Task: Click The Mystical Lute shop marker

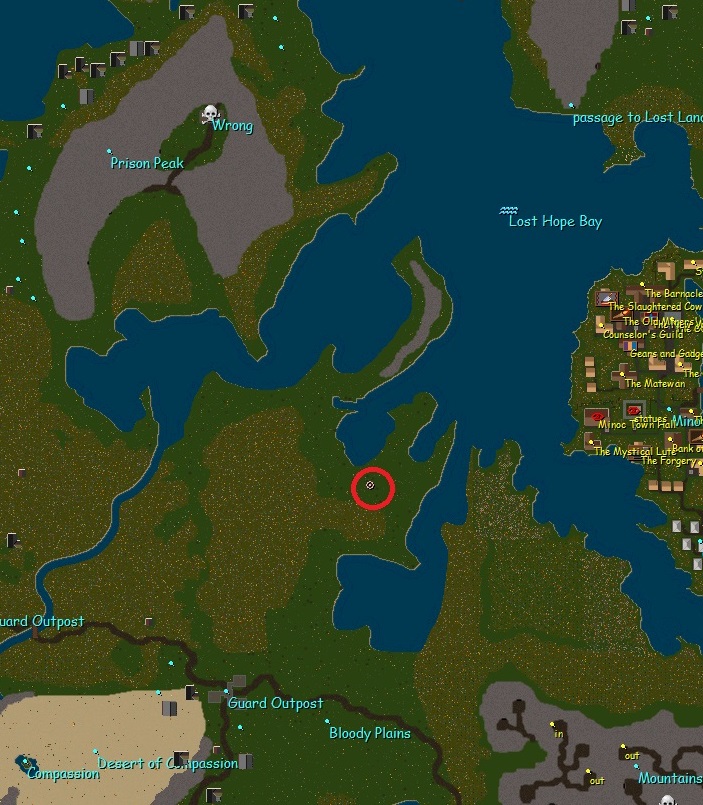Action: coord(591,441)
